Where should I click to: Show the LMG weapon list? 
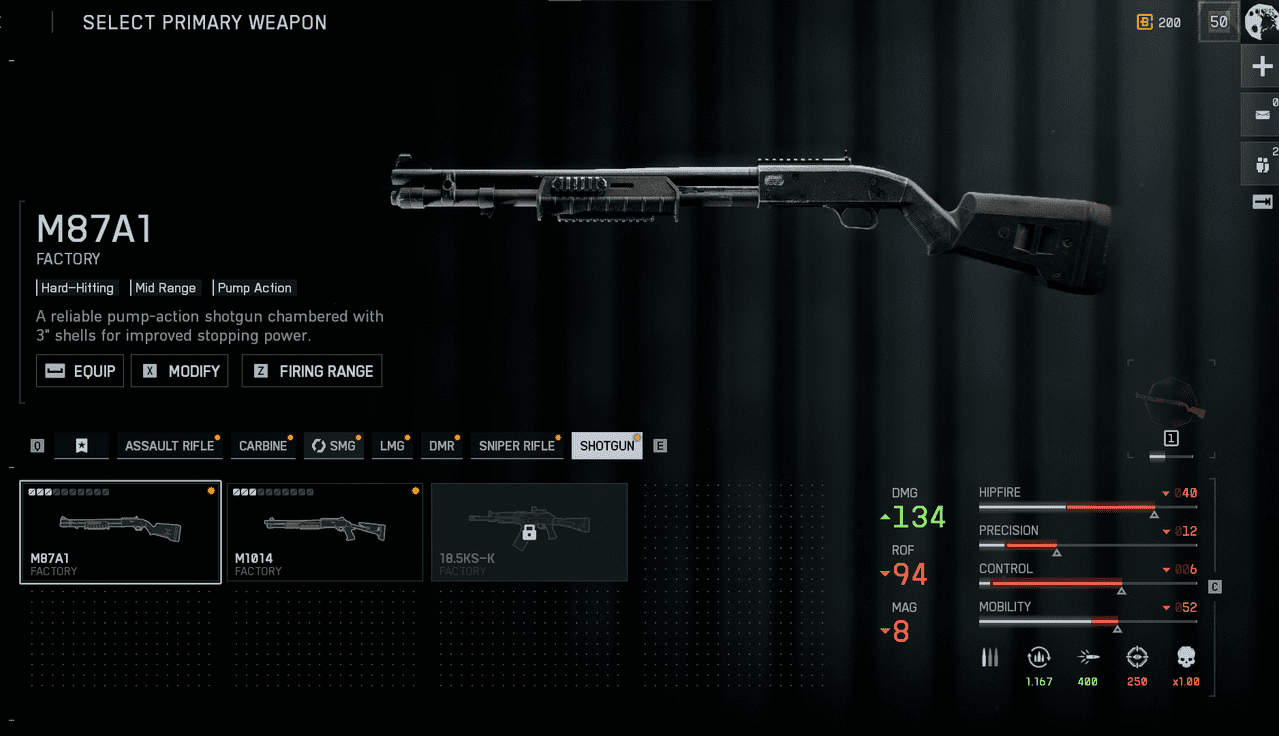pos(392,446)
